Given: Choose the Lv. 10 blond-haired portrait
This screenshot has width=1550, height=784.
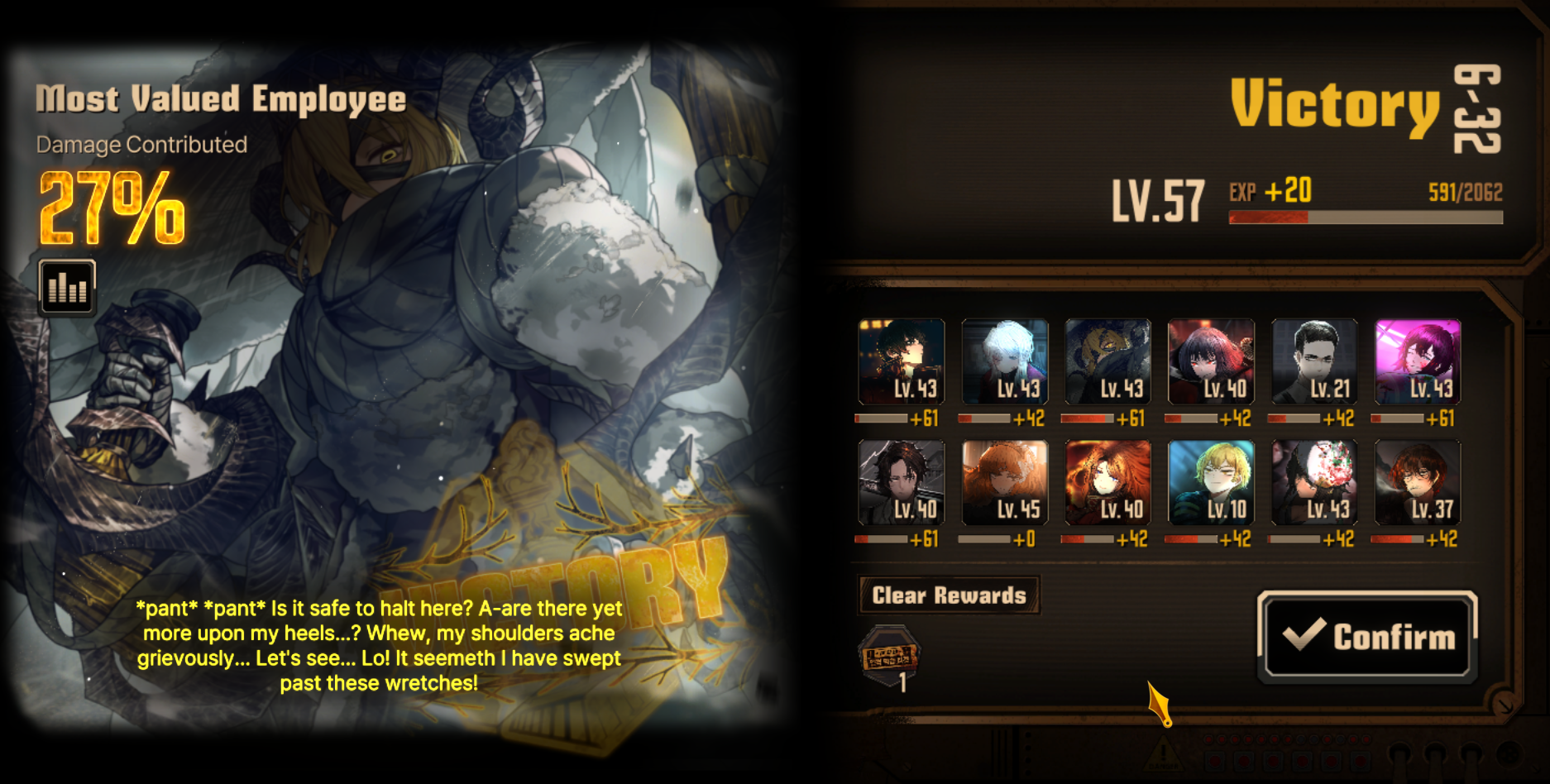Looking at the screenshot, I should 1211,482.
